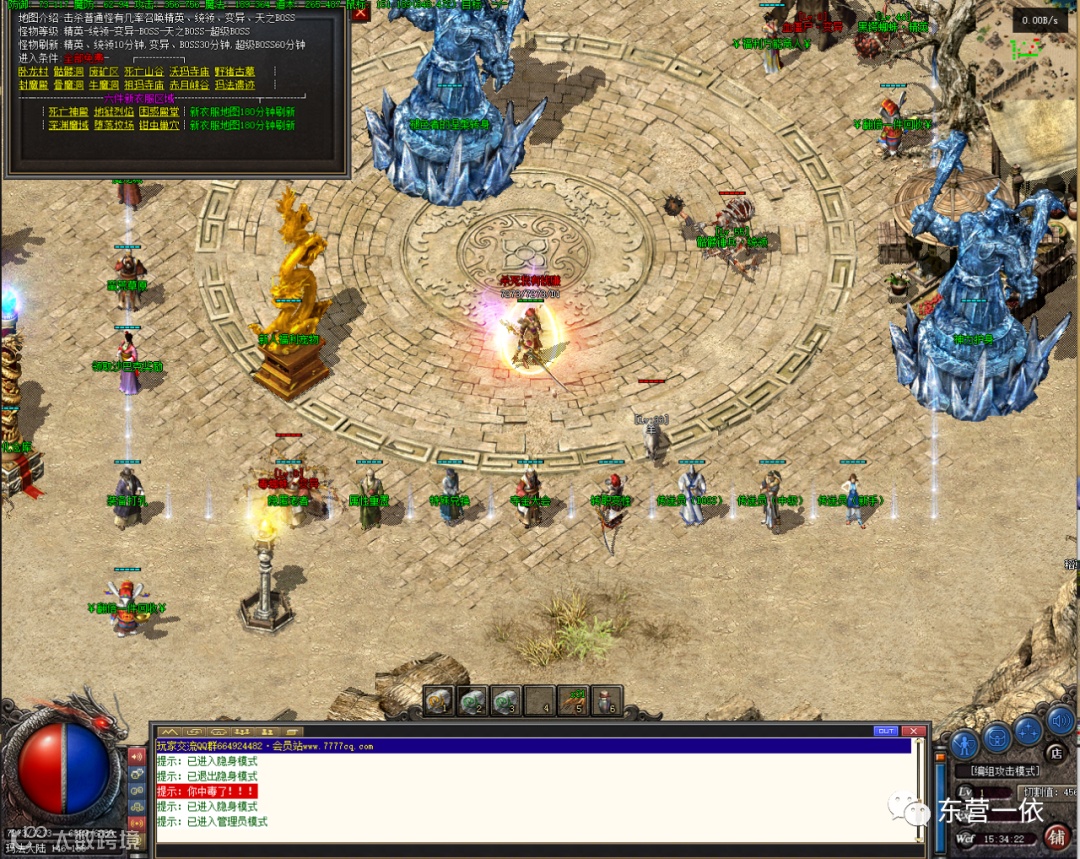
Task: Close the chat window with red X
Action: point(913,731)
